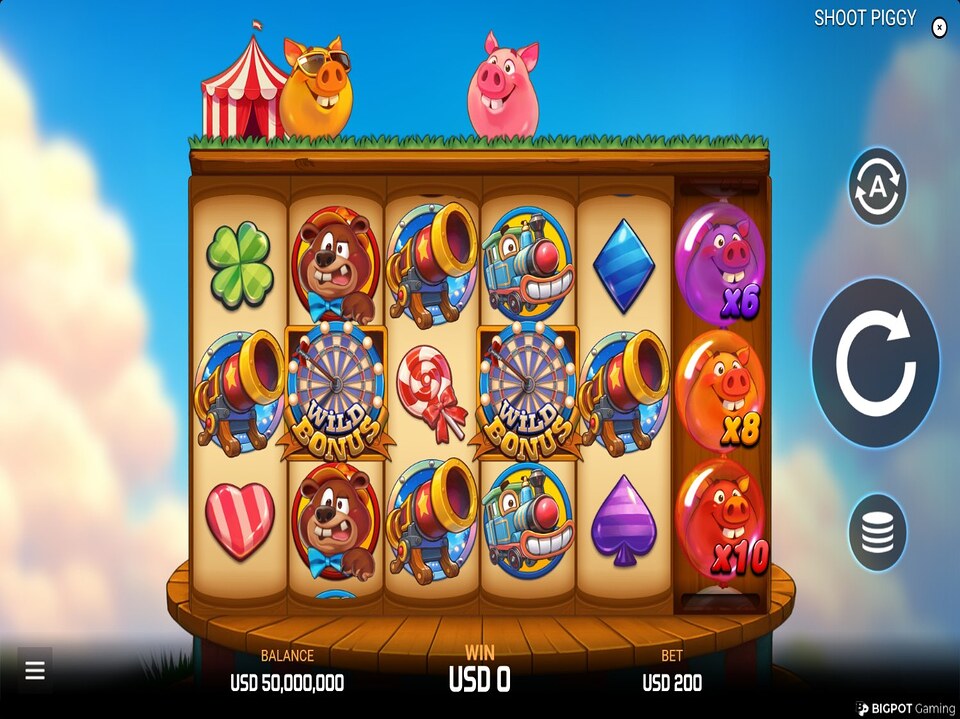Viewport: 960px width, 719px height.
Task: Spin the reels with the big arrow button
Action: click(875, 363)
